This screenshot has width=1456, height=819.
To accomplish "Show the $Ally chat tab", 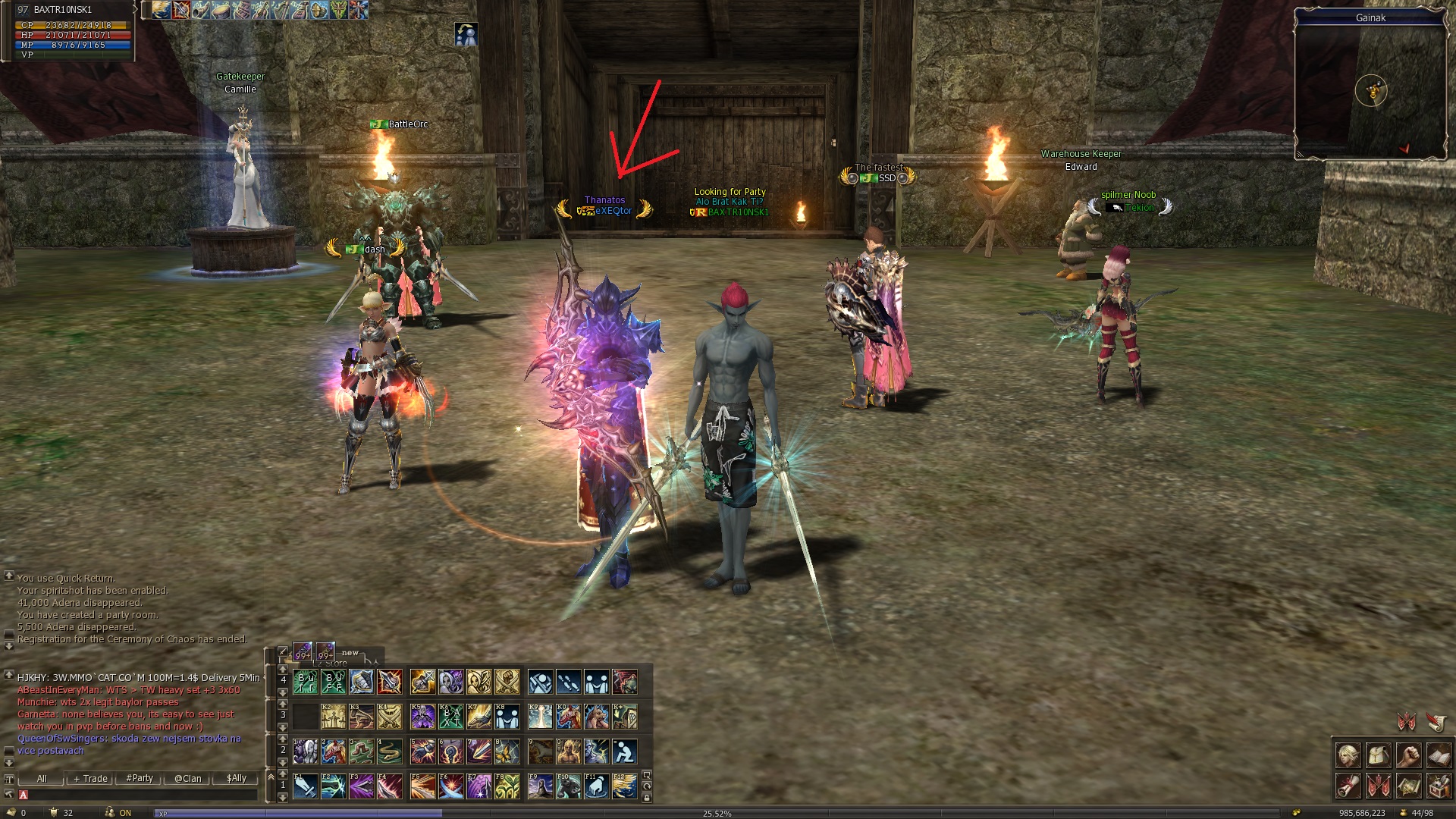I will [237, 778].
